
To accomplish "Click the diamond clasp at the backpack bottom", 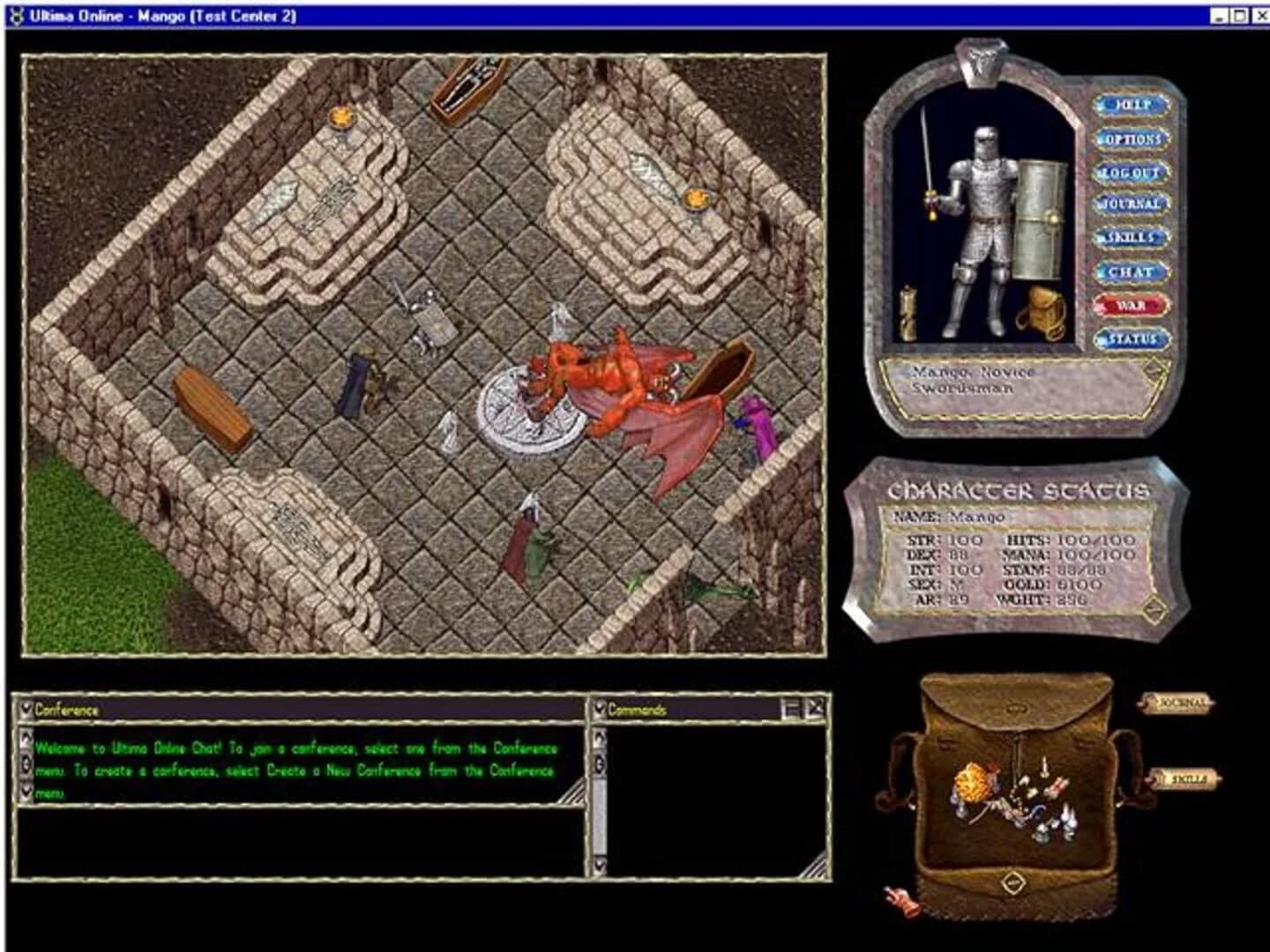I will 1012,881.
